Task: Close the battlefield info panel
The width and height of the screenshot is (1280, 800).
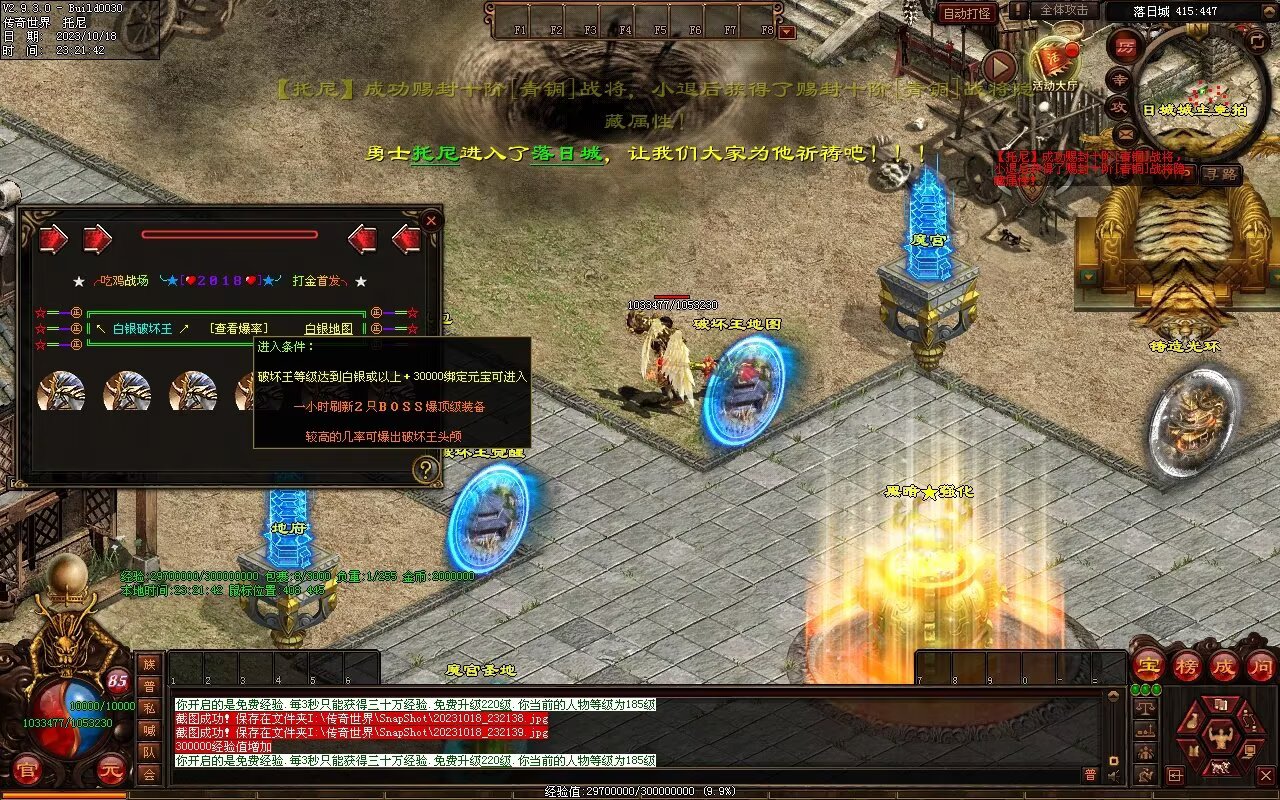Action: pyautogui.click(x=431, y=220)
